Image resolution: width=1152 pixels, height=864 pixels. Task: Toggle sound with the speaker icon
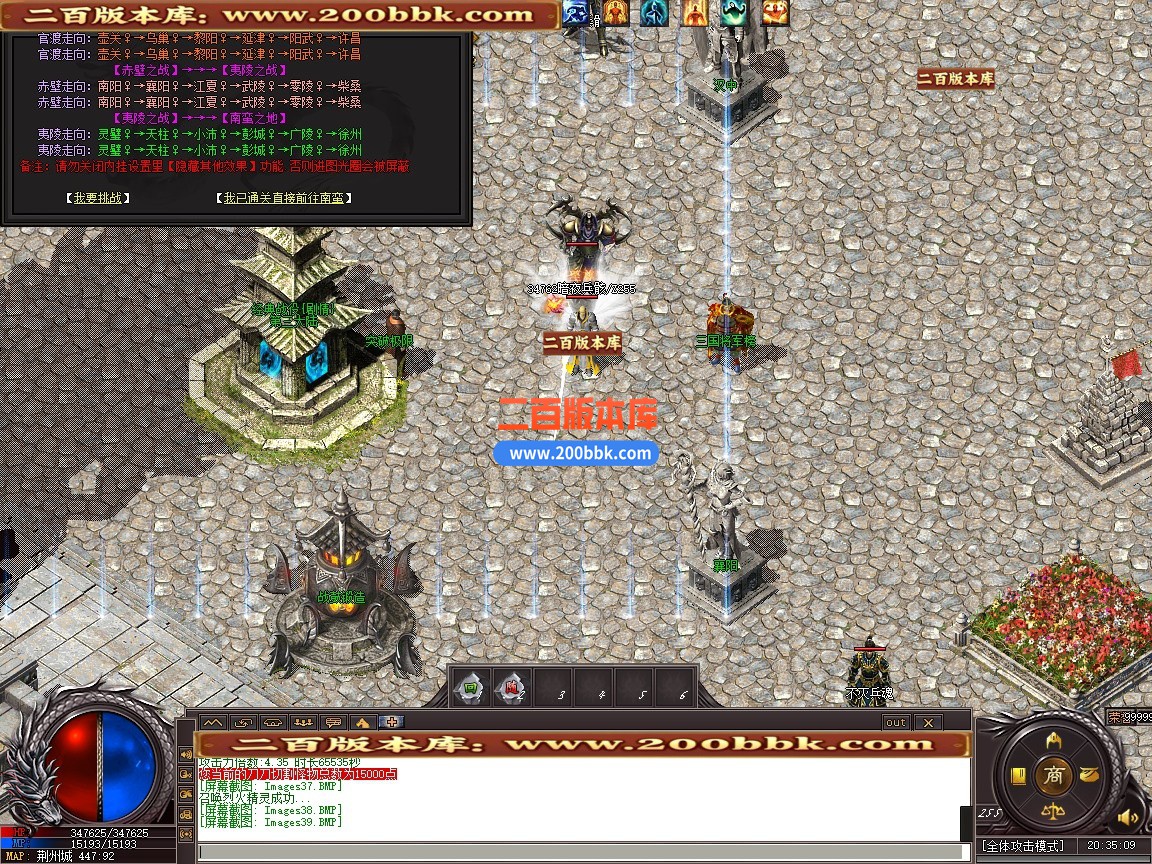click(1128, 817)
